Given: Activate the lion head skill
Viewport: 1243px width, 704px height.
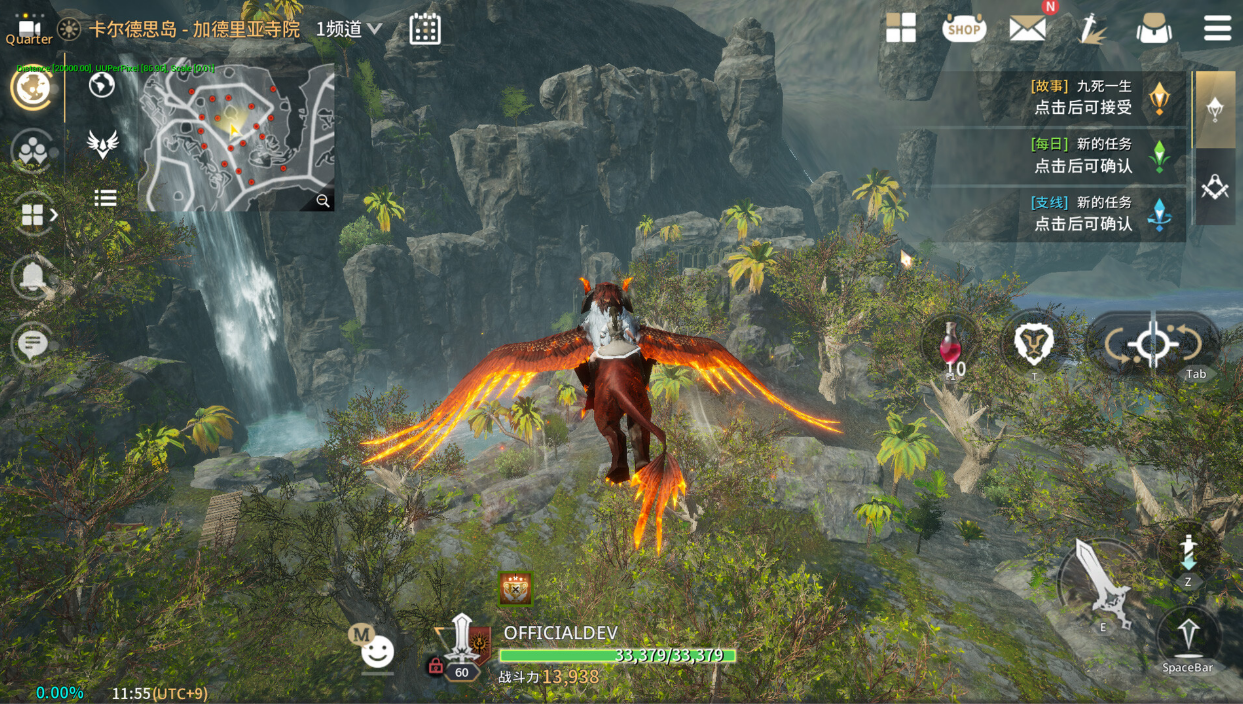Looking at the screenshot, I should click(x=1034, y=344).
